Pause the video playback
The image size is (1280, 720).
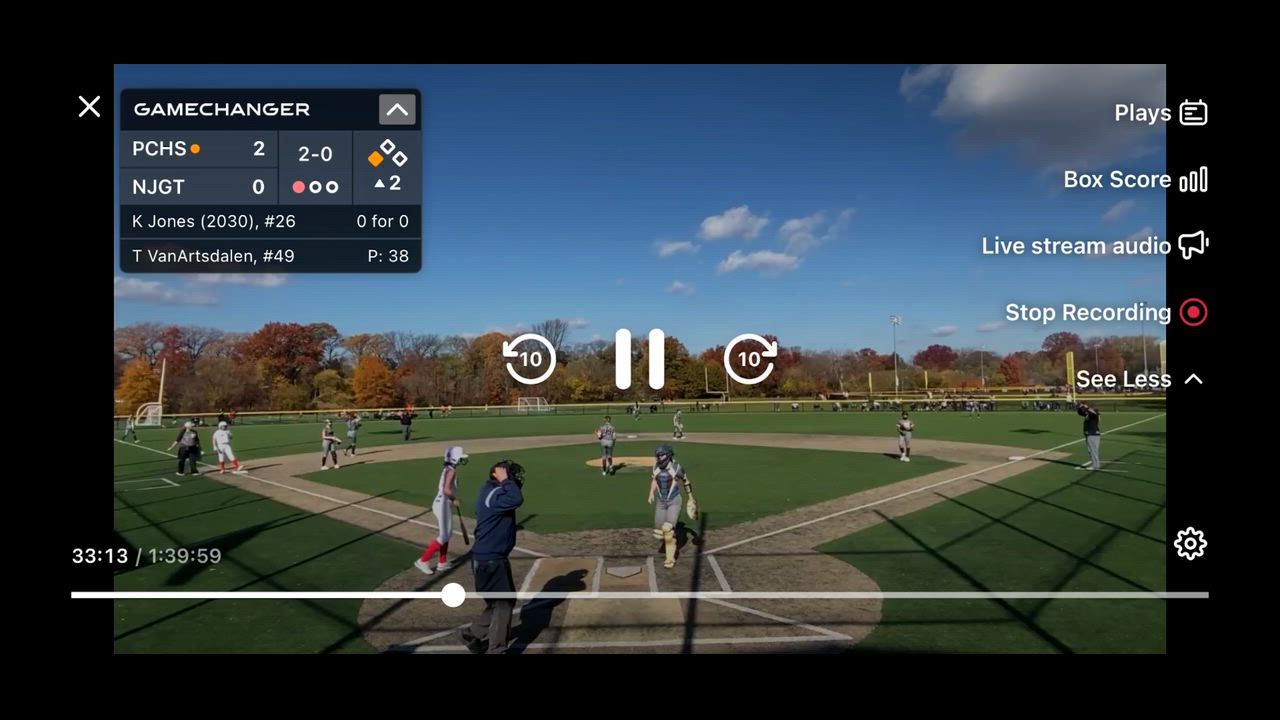(x=640, y=358)
